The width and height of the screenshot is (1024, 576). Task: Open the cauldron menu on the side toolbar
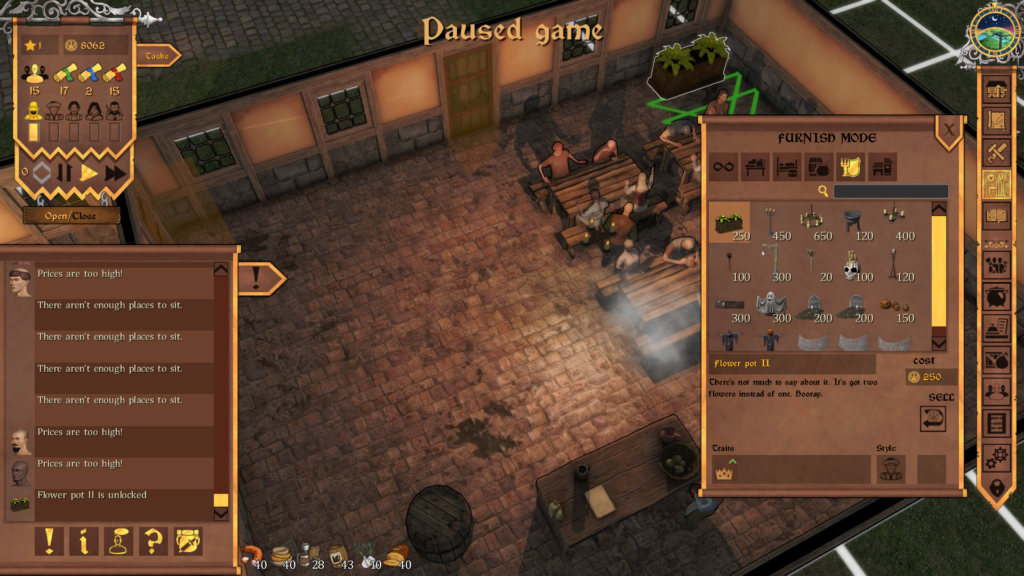[x=997, y=295]
